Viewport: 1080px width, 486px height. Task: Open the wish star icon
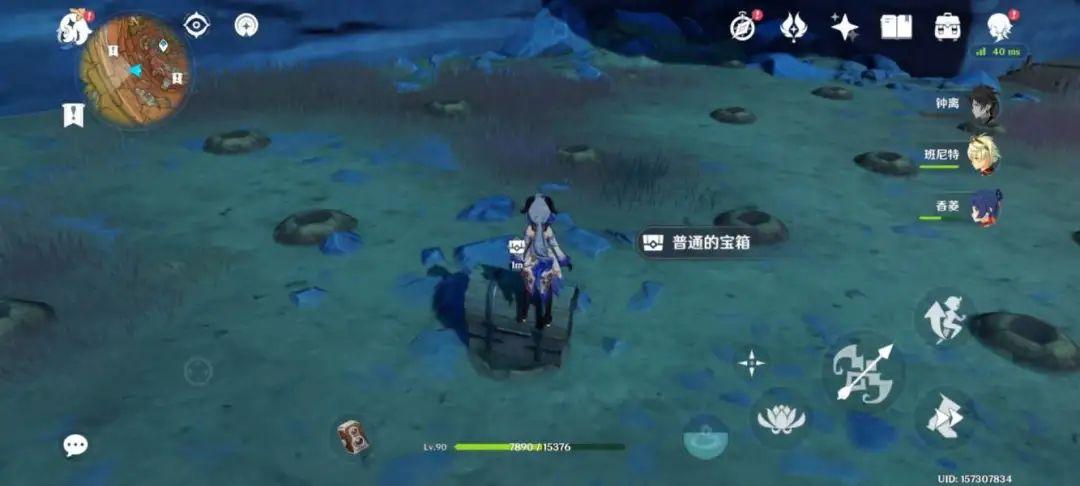click(x=844, y=27)
